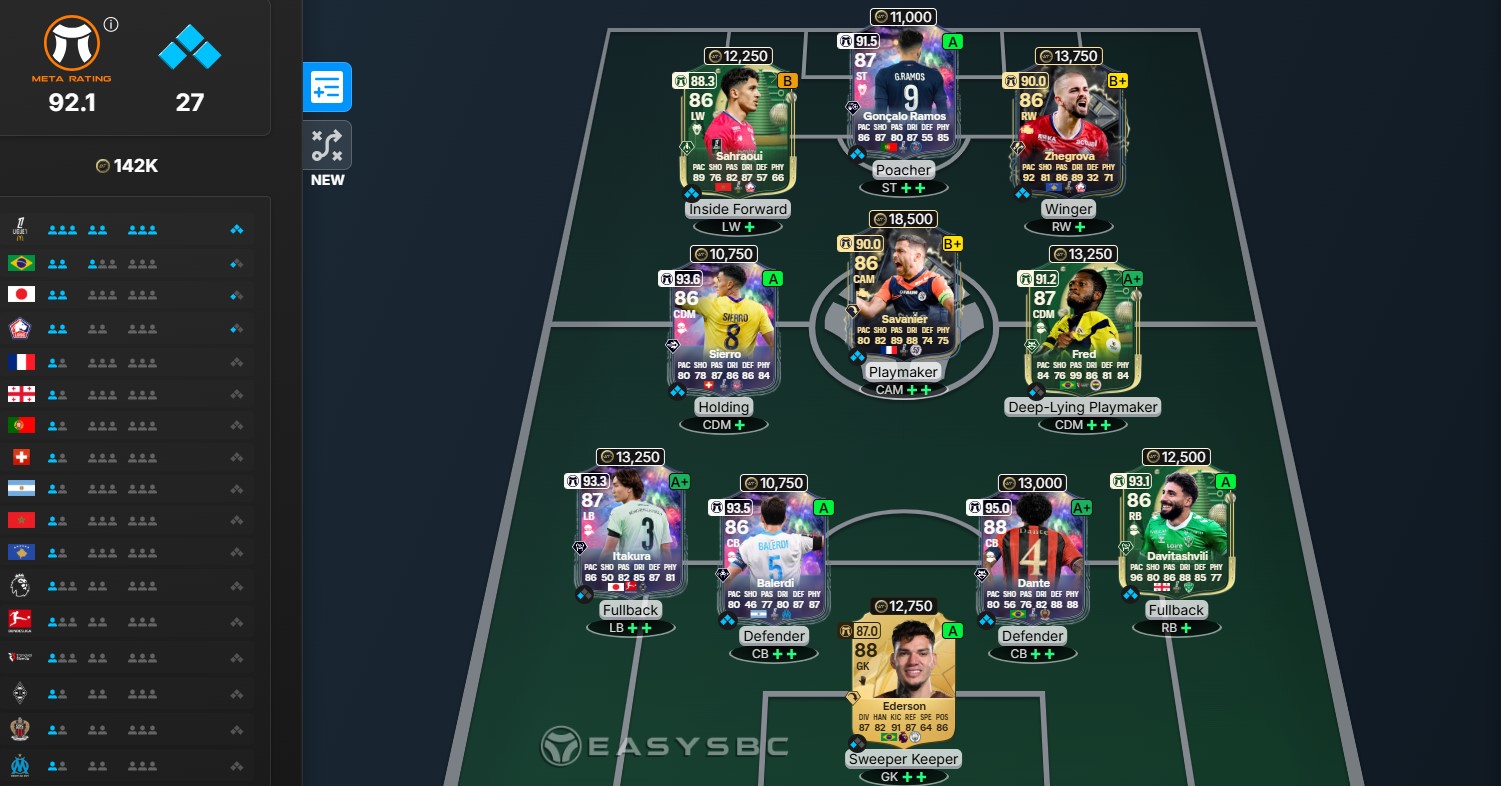Screen dimensions: 1501x786
Task: Switch to the NEW tactics tab
Action: coord(327,144)
